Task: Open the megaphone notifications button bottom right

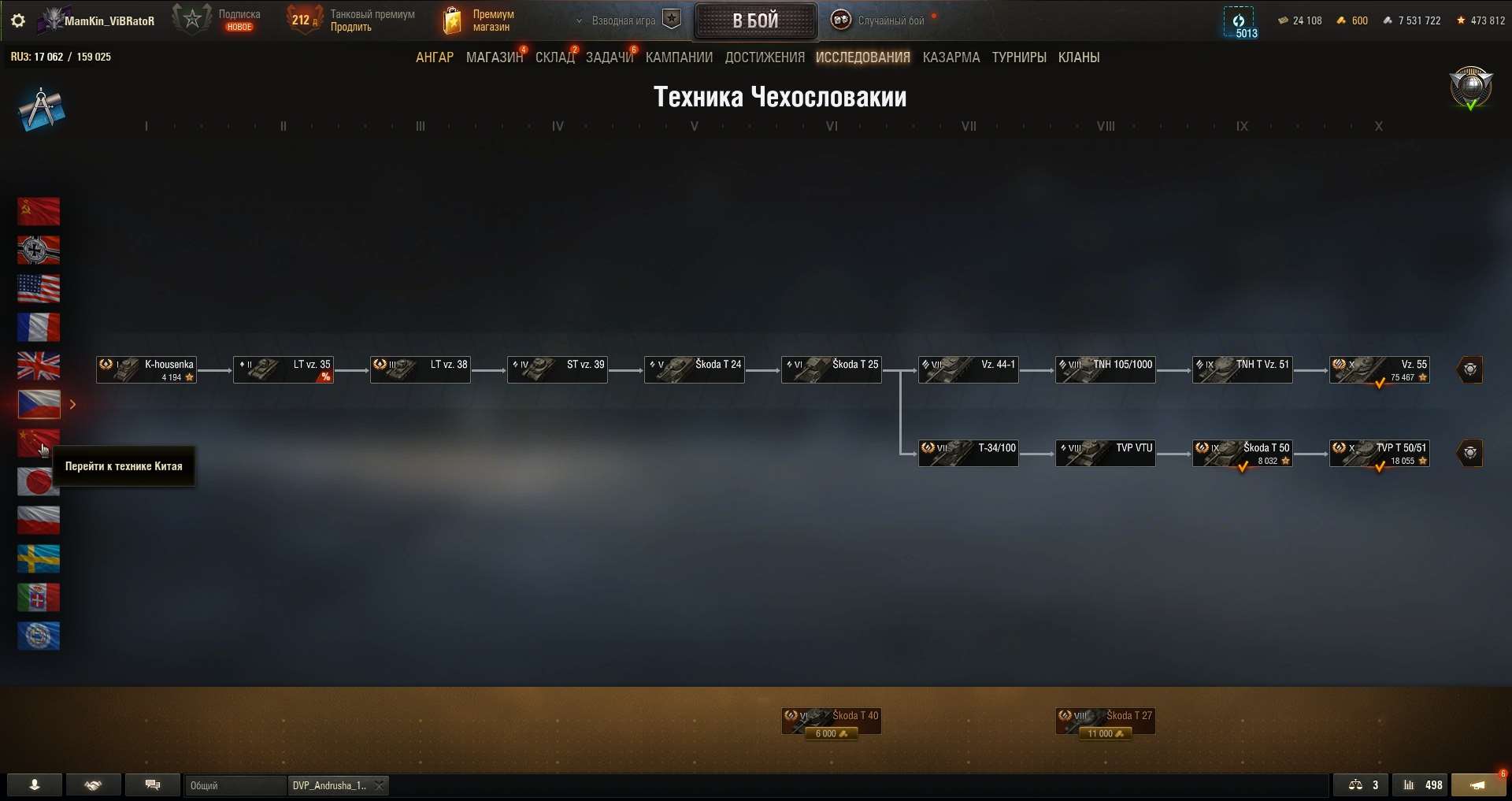Action: [x=1479, y=784]
